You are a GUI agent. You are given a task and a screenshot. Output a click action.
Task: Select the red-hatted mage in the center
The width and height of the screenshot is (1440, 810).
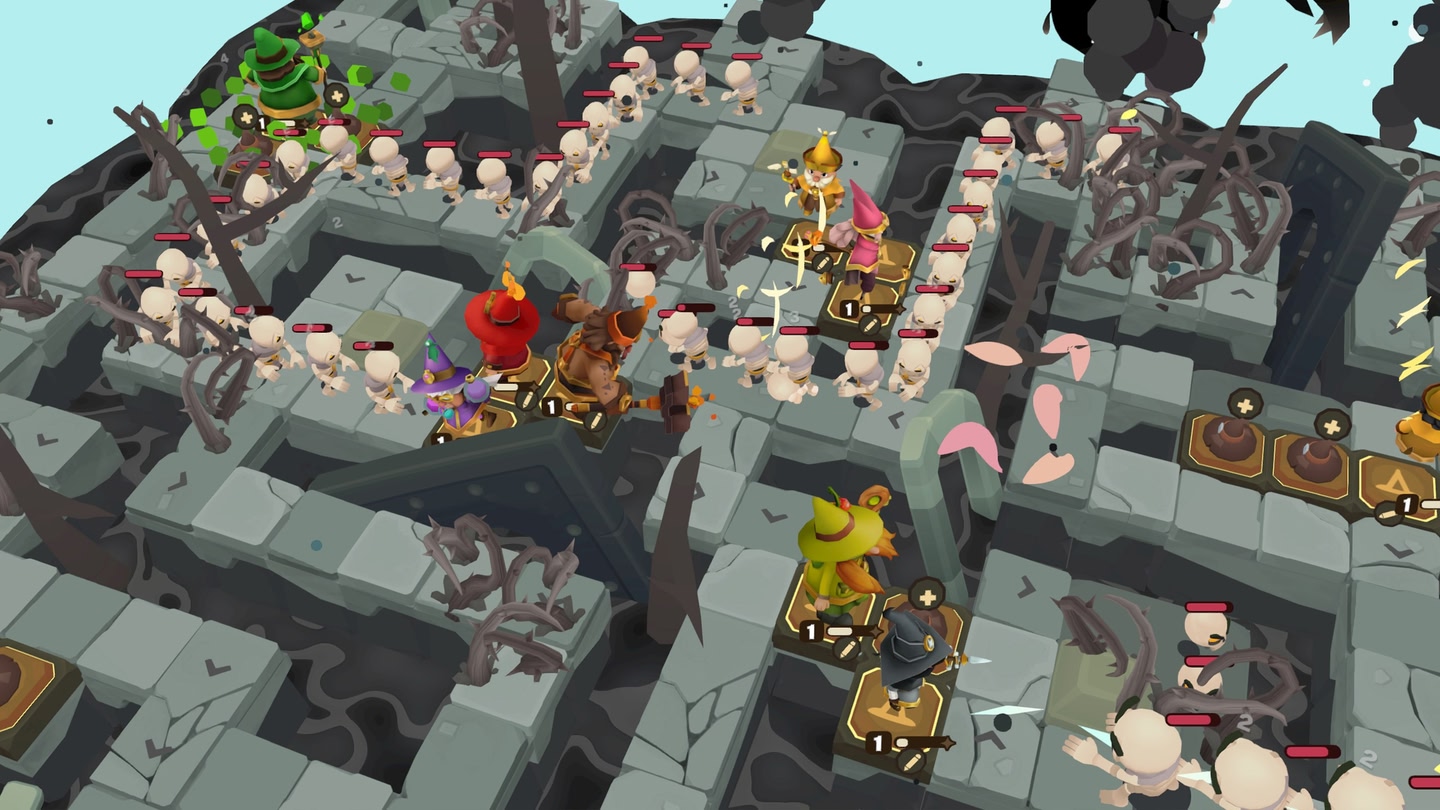(x=500, y=320)
